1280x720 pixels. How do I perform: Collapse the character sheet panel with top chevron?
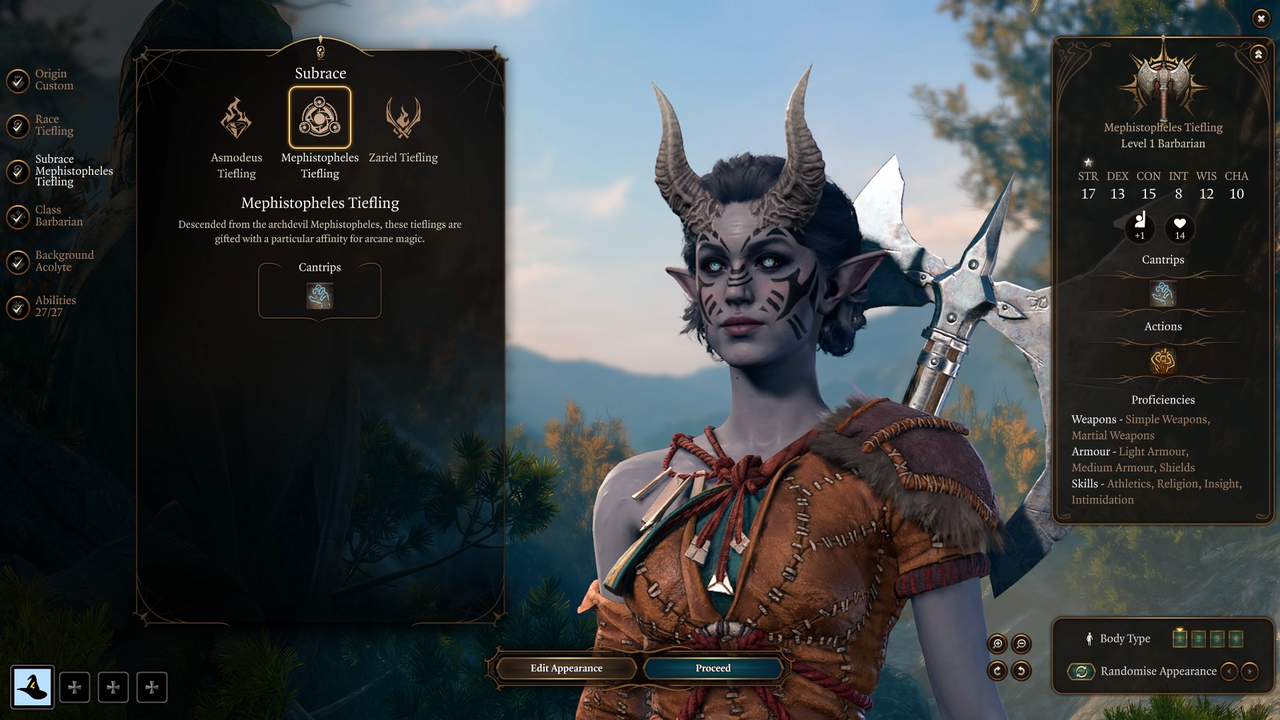point(1258,53)
